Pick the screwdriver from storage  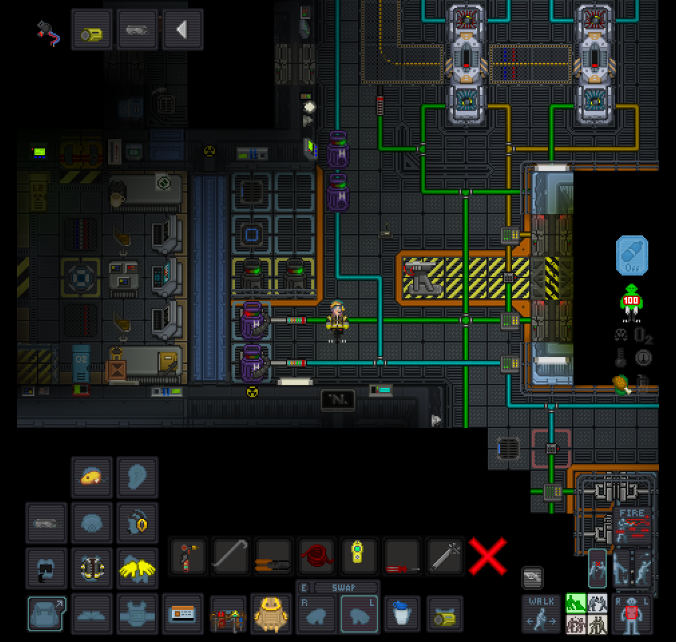402,556
